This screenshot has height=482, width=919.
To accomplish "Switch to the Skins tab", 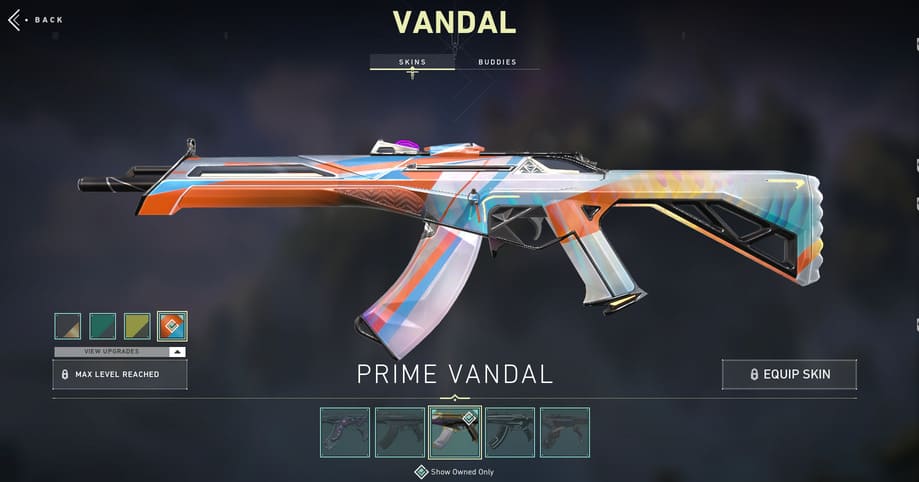I will point(412,62).
